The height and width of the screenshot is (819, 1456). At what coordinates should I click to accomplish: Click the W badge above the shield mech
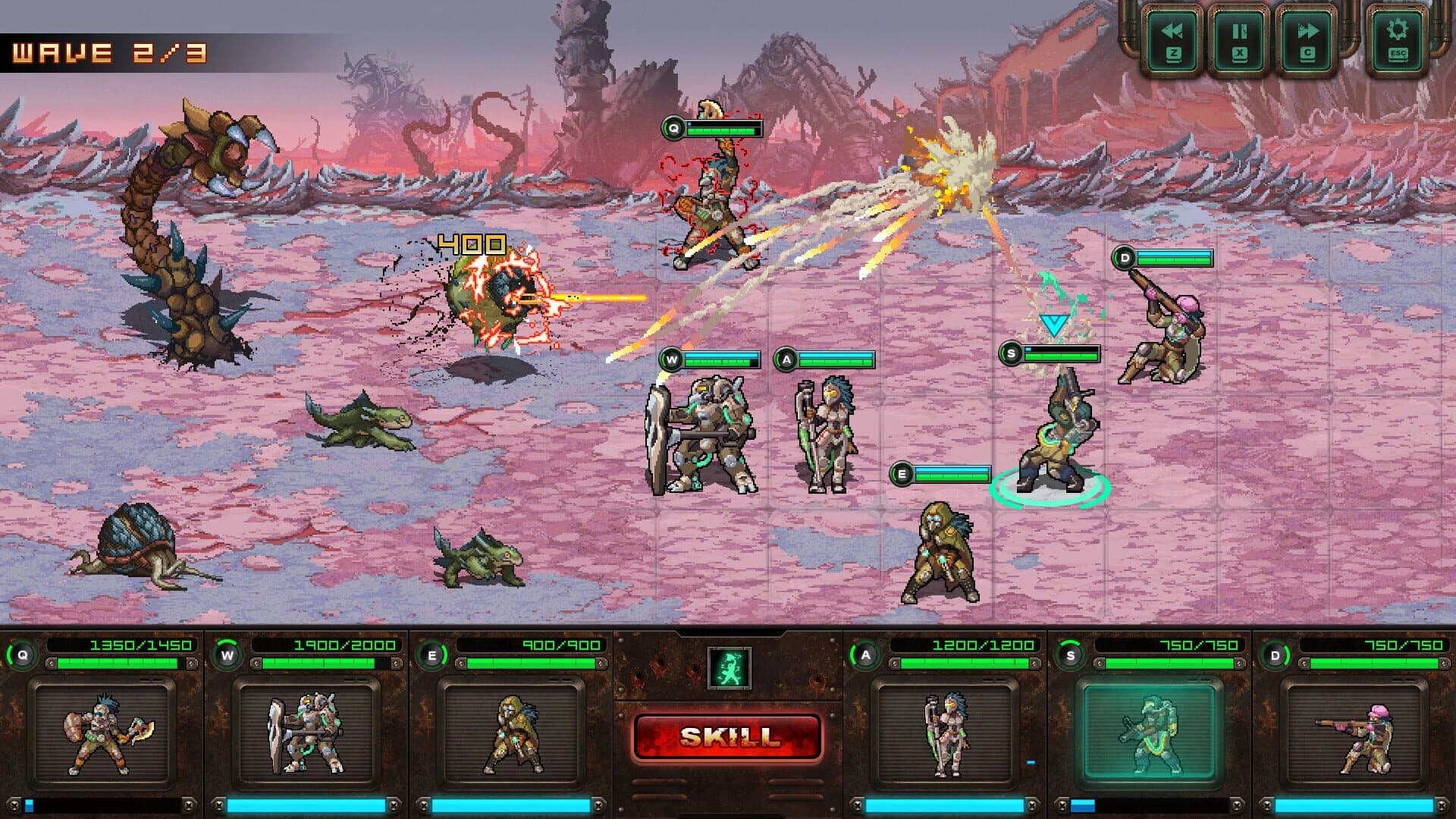[x=670, y=358]
